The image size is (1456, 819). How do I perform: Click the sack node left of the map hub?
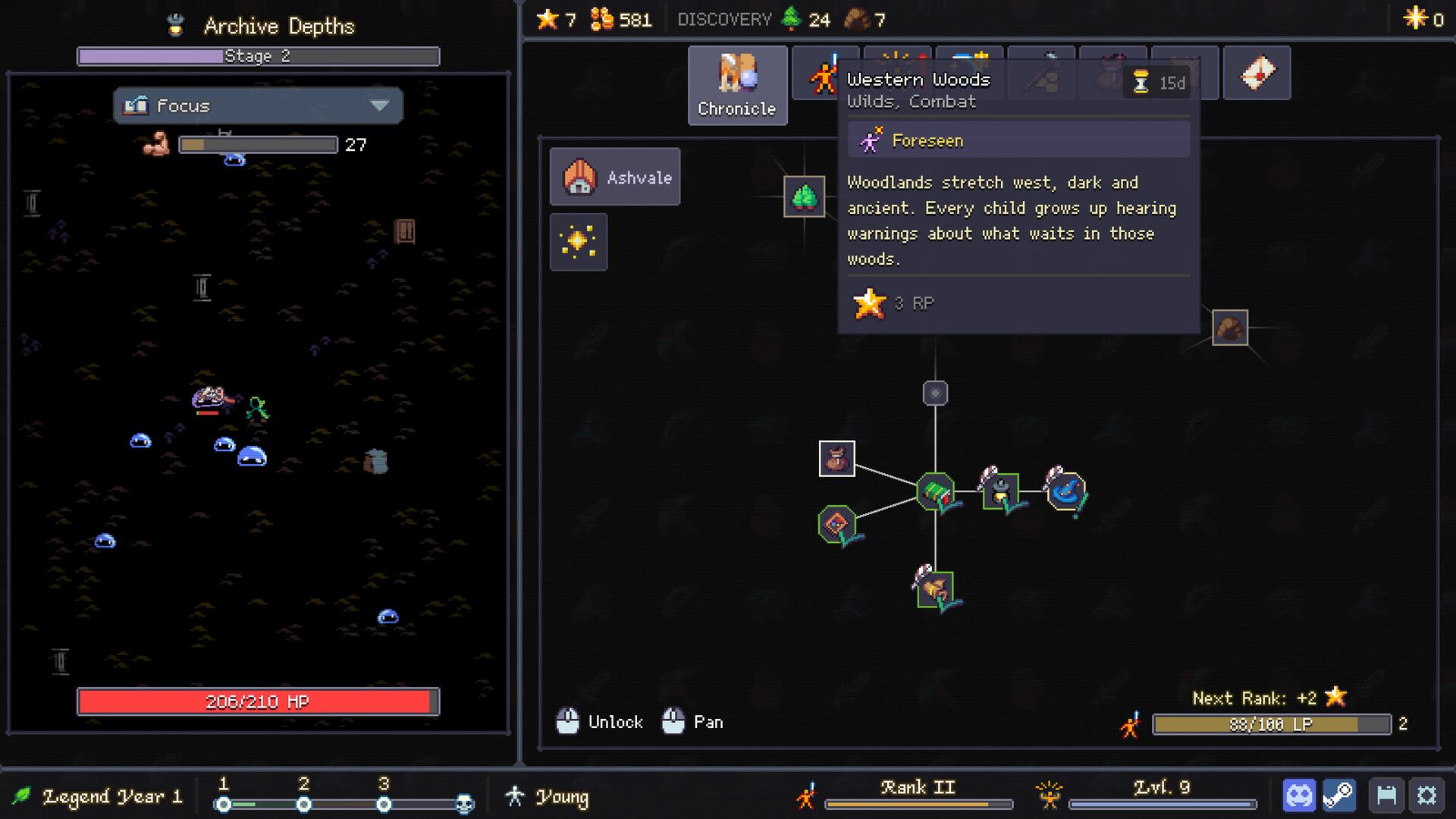837,459
